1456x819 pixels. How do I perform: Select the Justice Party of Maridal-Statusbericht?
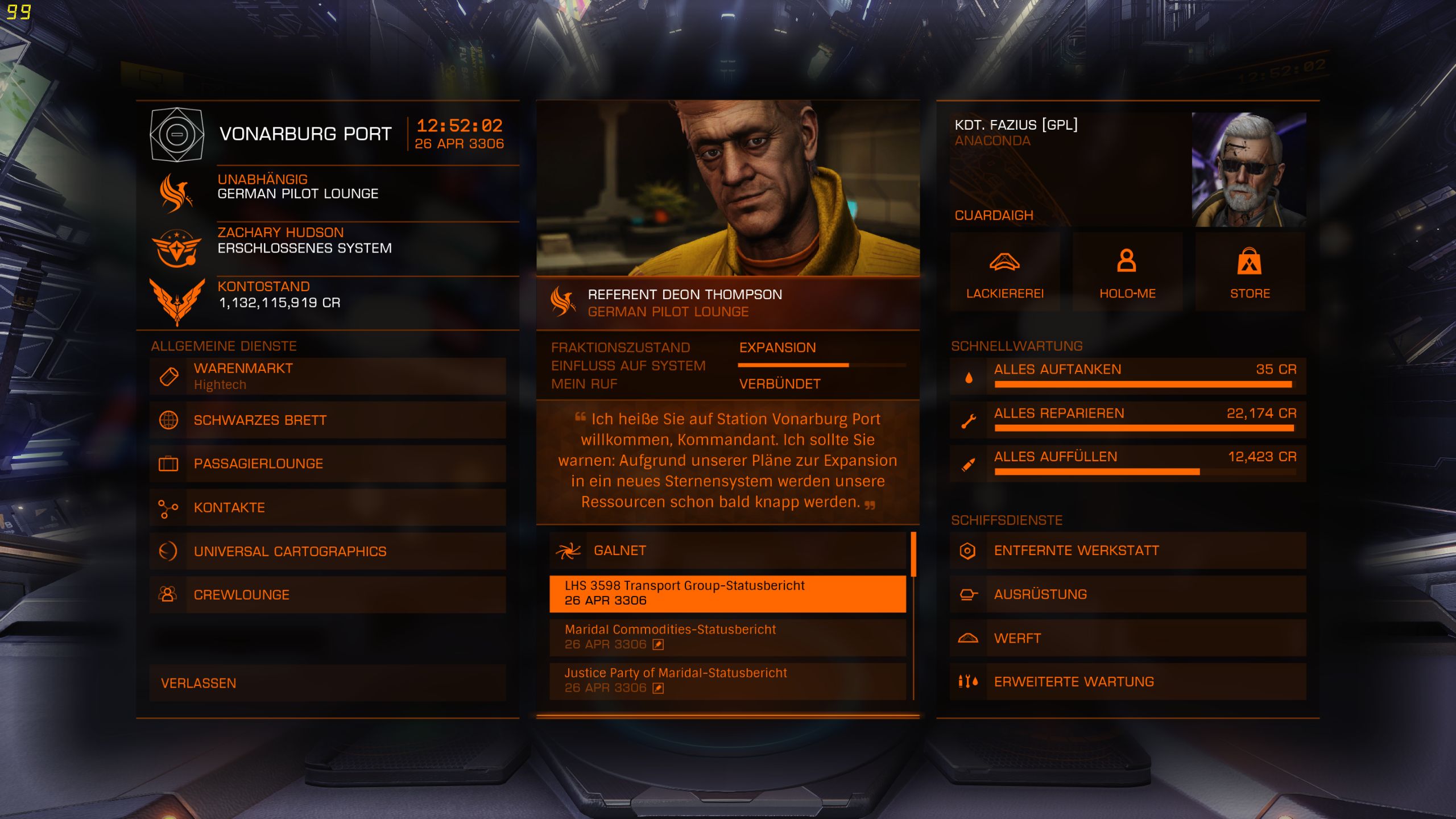coord(727,681)
